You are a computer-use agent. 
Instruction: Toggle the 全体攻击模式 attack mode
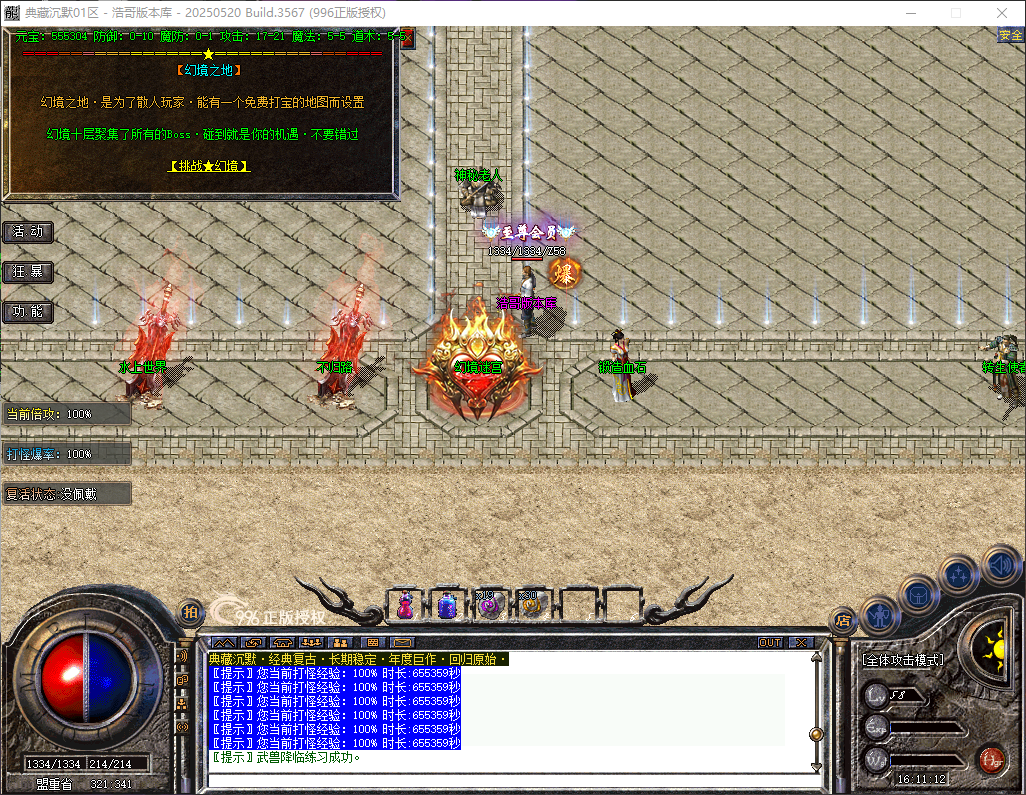(902, 661)
